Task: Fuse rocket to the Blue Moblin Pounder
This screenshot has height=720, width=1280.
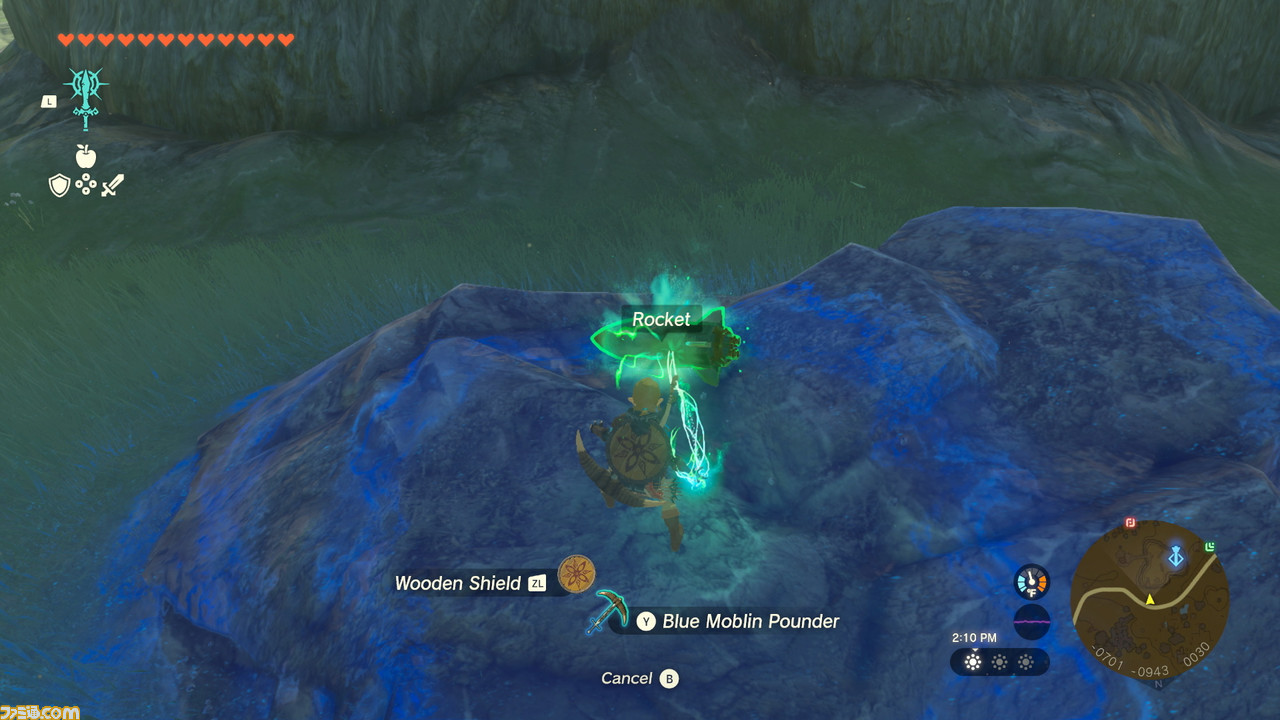Action: pyautogui.click(x=739, y=621)
